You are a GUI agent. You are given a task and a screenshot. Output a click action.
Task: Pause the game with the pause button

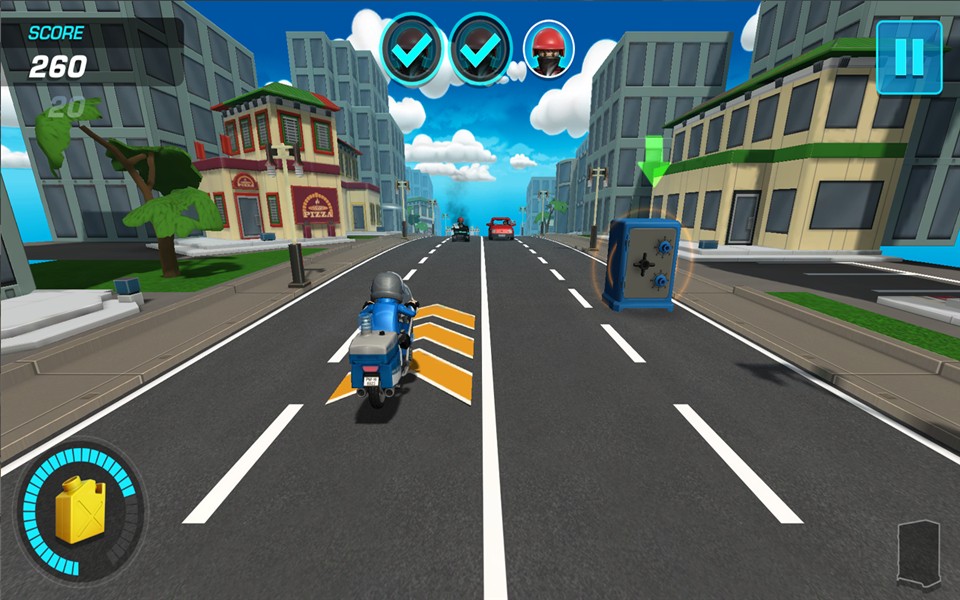click(x=909, y=57)
